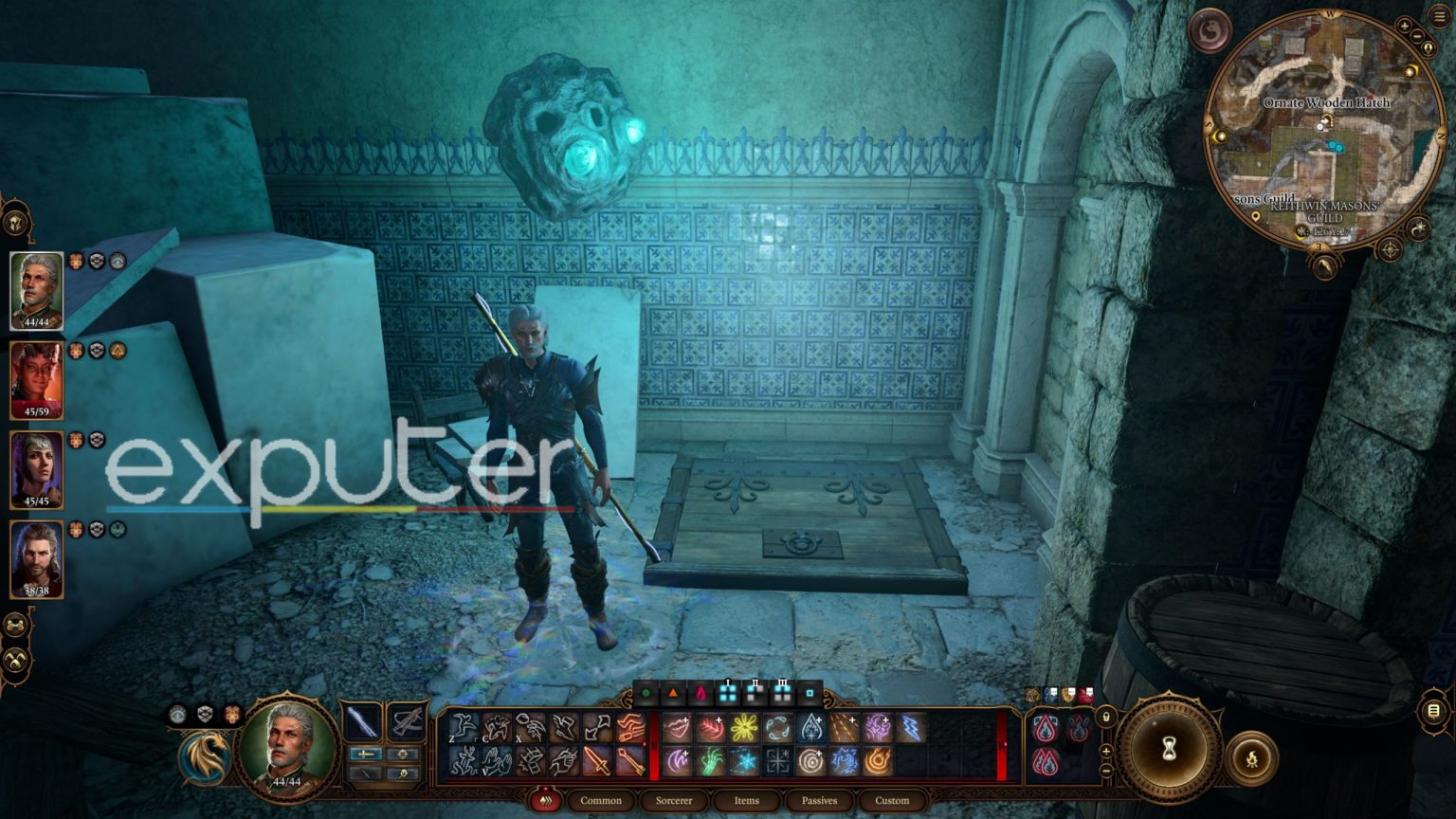Open the campfire rest menu
Screen dimensions: 1456x819
[1252, 757]
